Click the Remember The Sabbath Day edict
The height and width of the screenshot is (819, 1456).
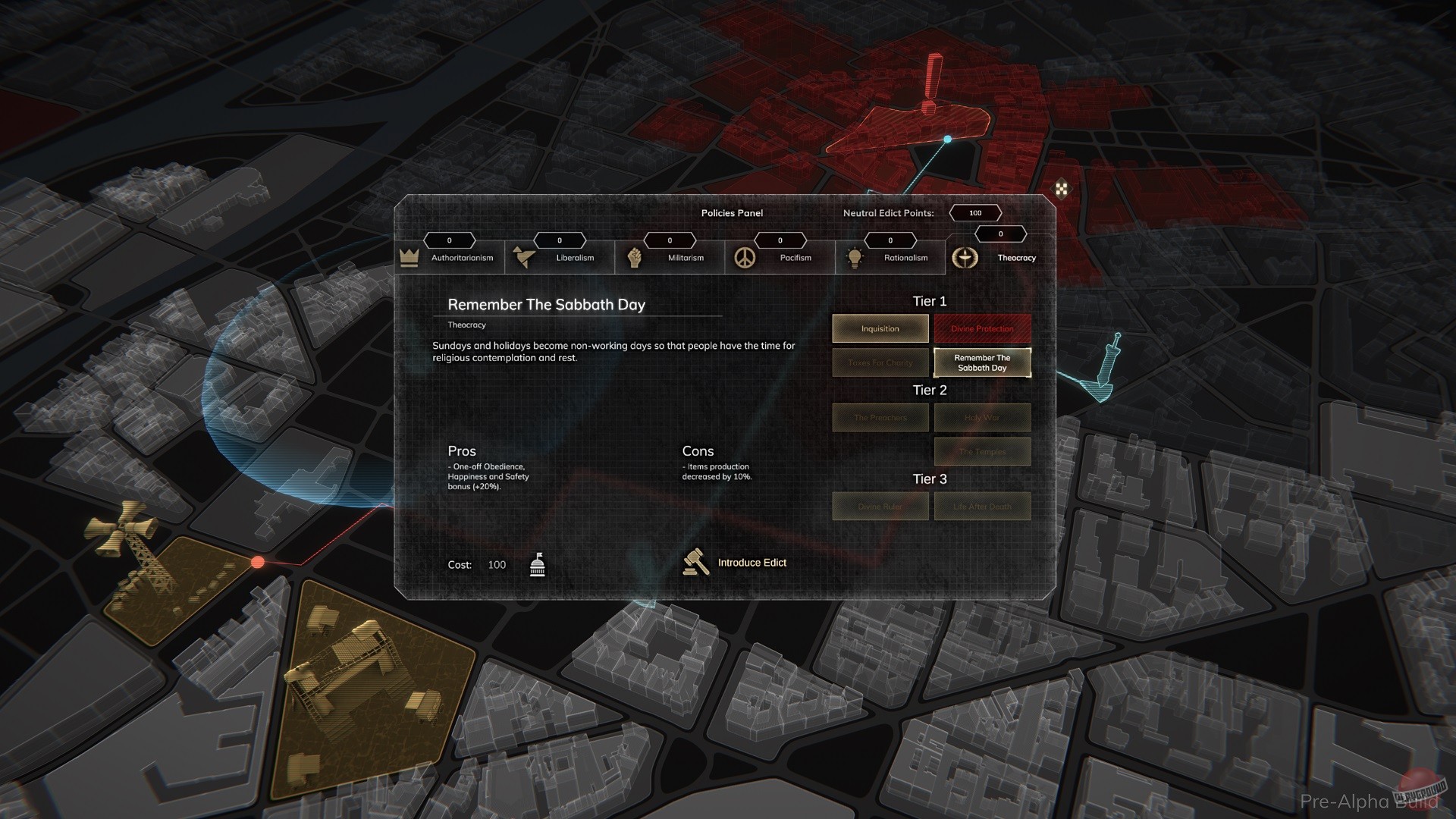click(x=982, y=362)
